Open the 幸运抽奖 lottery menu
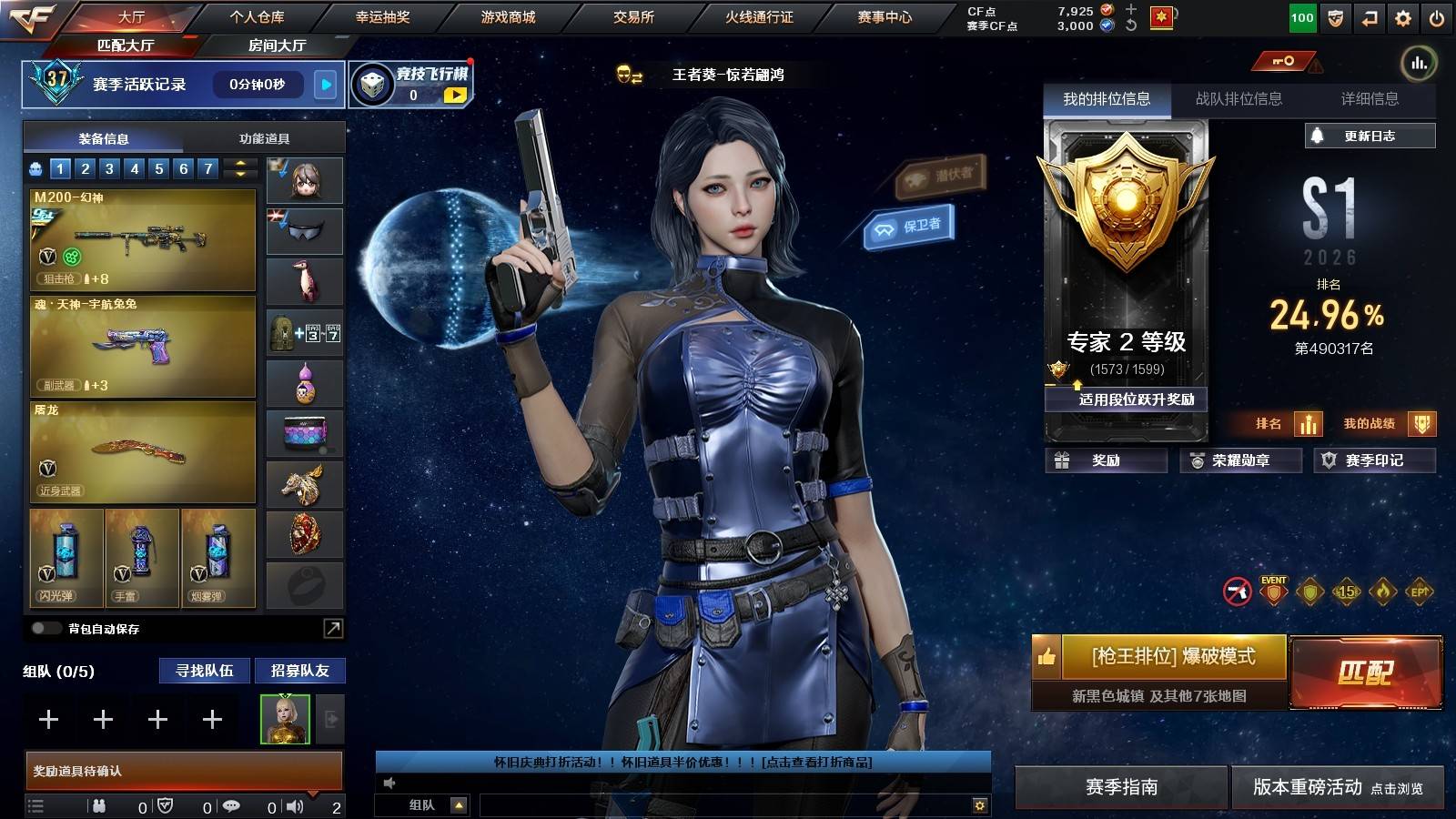 point(382,17)
